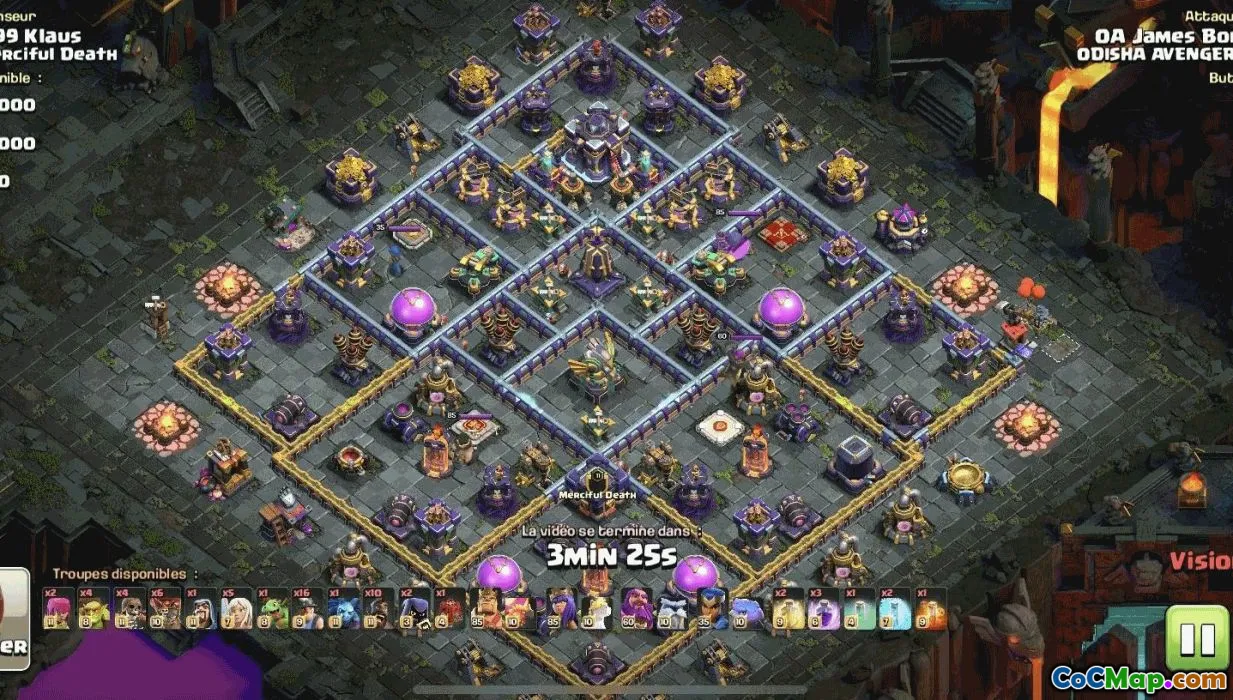Choose the purple Rage spell slot
Image resolution: width=1233 pixels, height=700 pixels.
click(823, 609)
